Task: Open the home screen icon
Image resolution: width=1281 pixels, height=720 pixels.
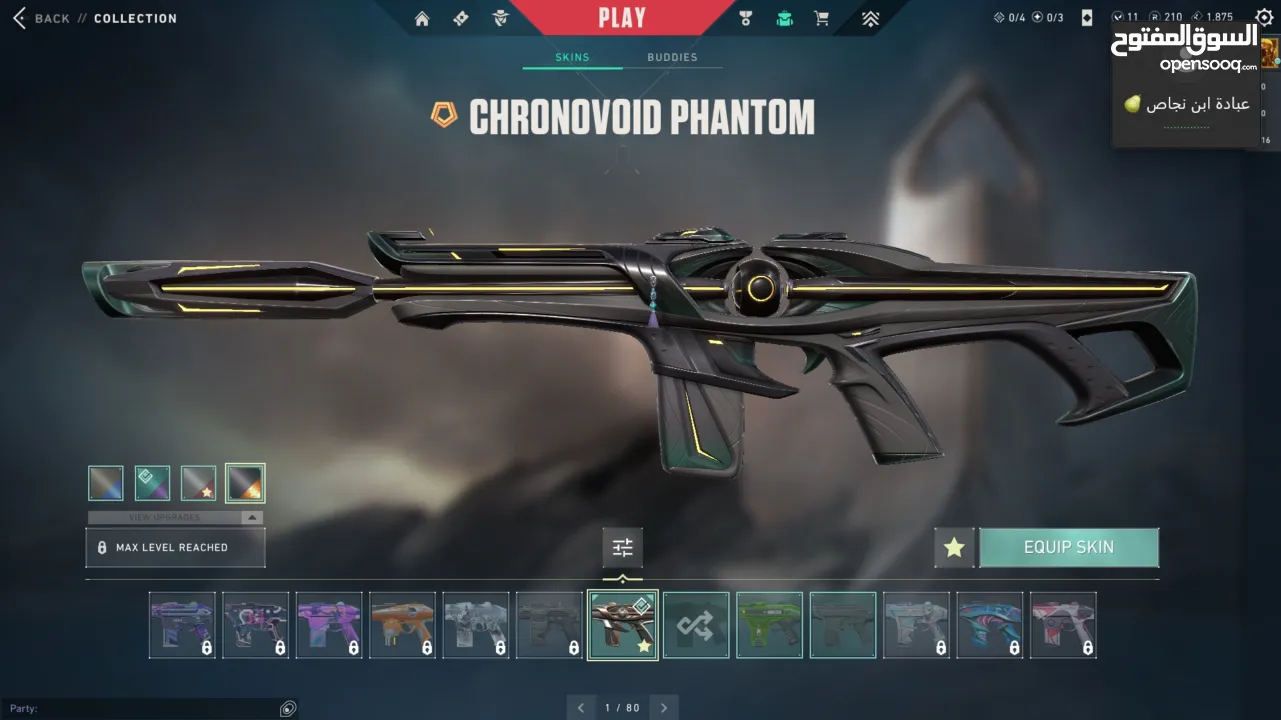Action: (422, 18)
